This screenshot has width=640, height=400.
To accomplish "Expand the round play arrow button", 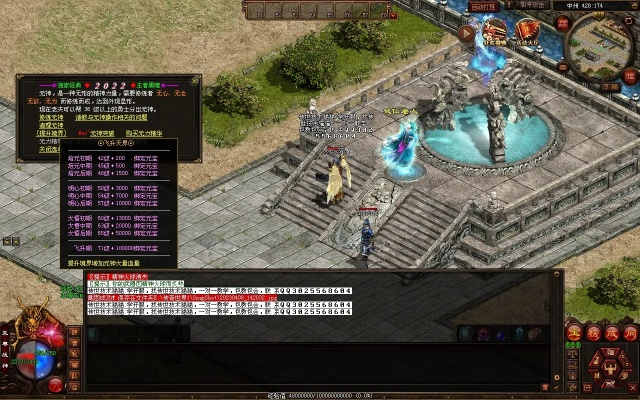I will pos(467,32).
